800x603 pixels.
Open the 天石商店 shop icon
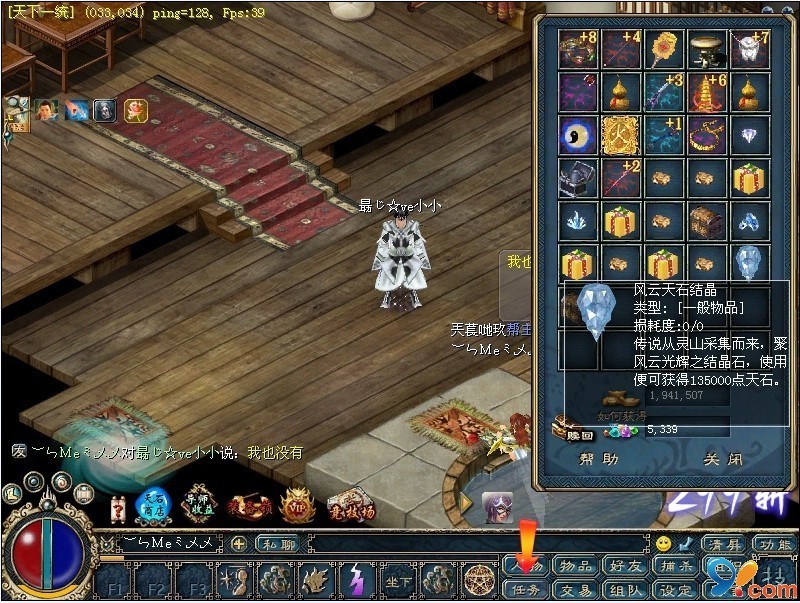152,505
